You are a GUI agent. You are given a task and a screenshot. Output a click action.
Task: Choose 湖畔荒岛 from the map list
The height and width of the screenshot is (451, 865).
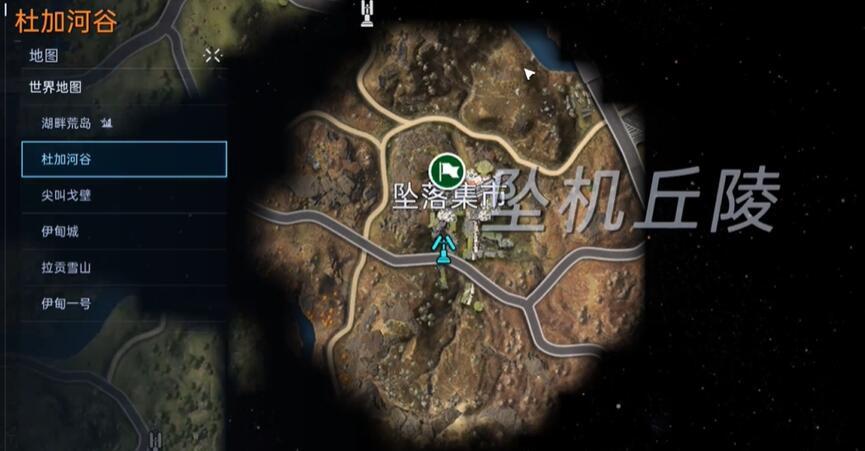[x=66, y=123]
